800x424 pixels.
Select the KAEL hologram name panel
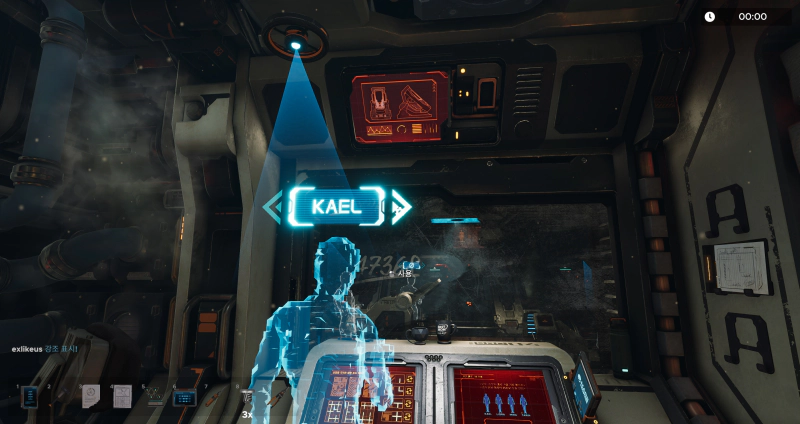coord(334,207)
